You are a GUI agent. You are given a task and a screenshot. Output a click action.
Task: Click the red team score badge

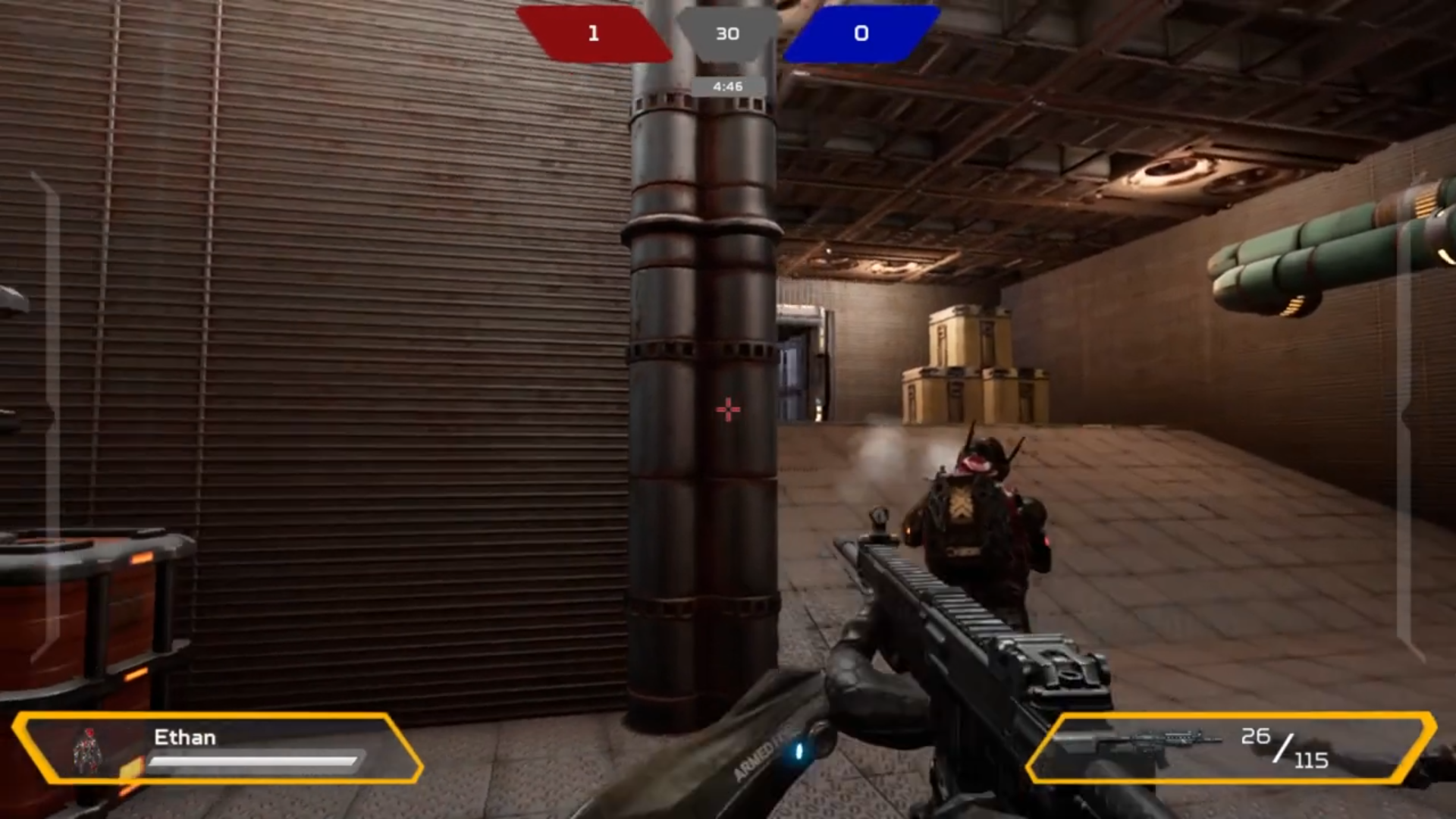tap(594, 33)
